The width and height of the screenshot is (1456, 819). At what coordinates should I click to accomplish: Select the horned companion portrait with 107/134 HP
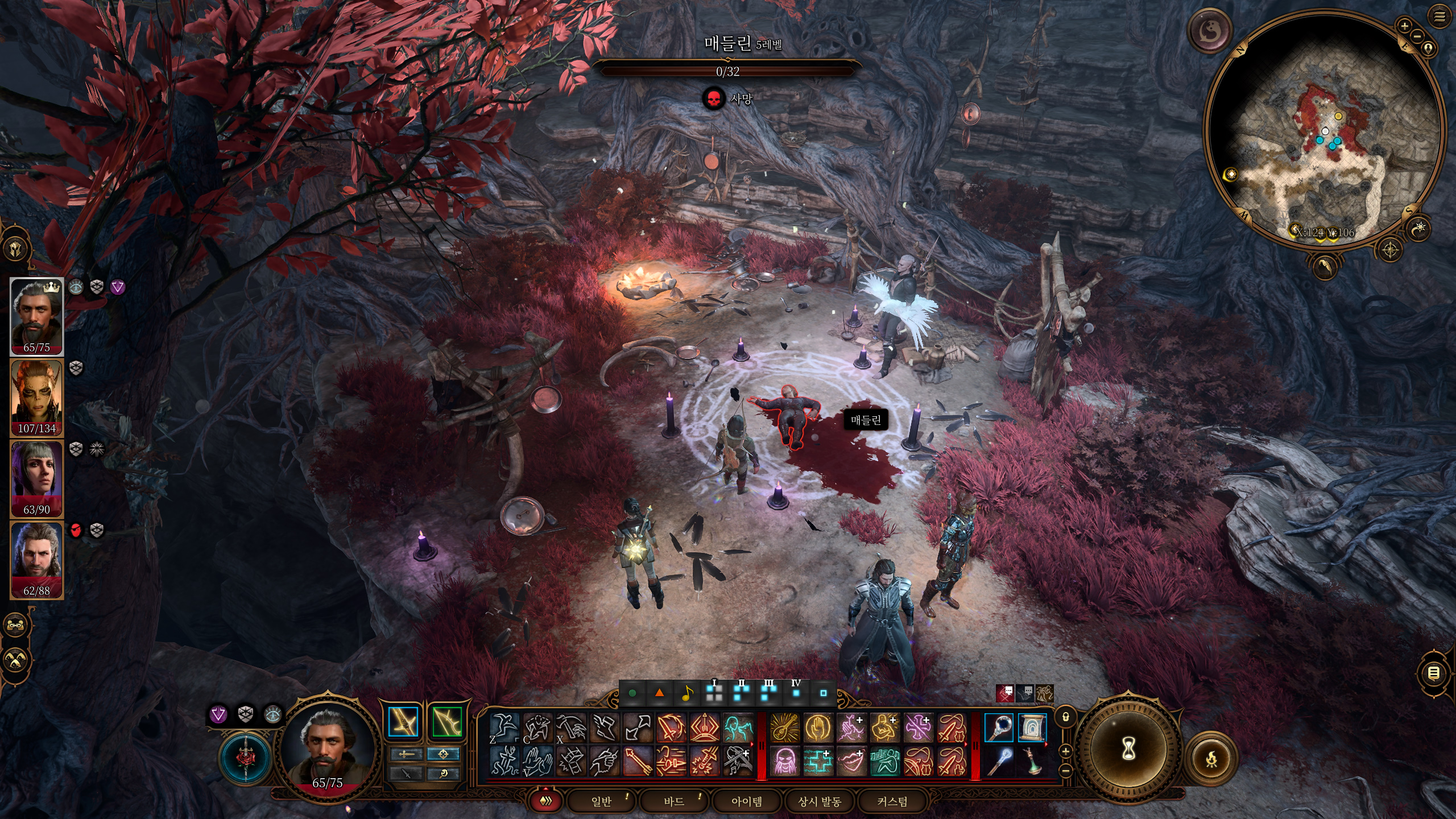pyautogui.click(x=37, y=398)
